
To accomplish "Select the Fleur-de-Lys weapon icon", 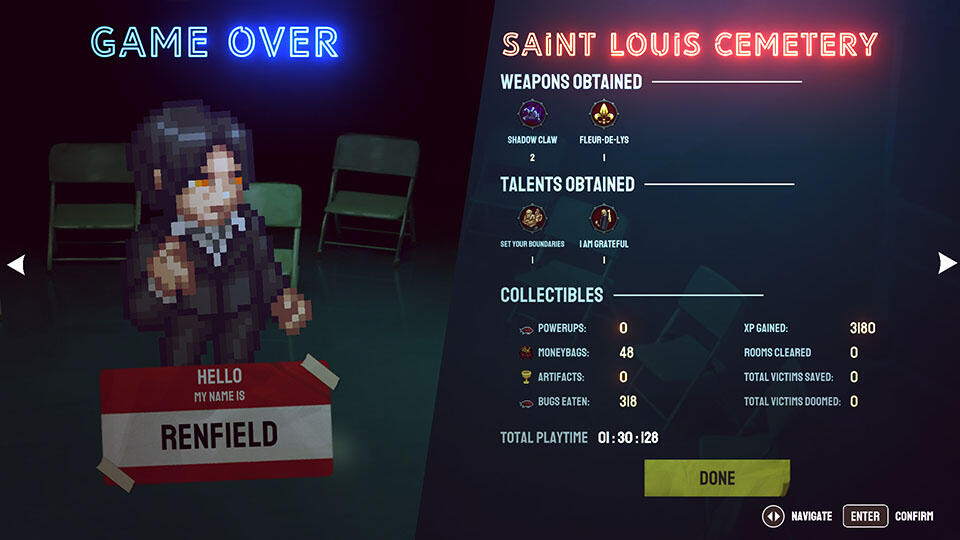I will pyautogui.click(x=603, y=113).
